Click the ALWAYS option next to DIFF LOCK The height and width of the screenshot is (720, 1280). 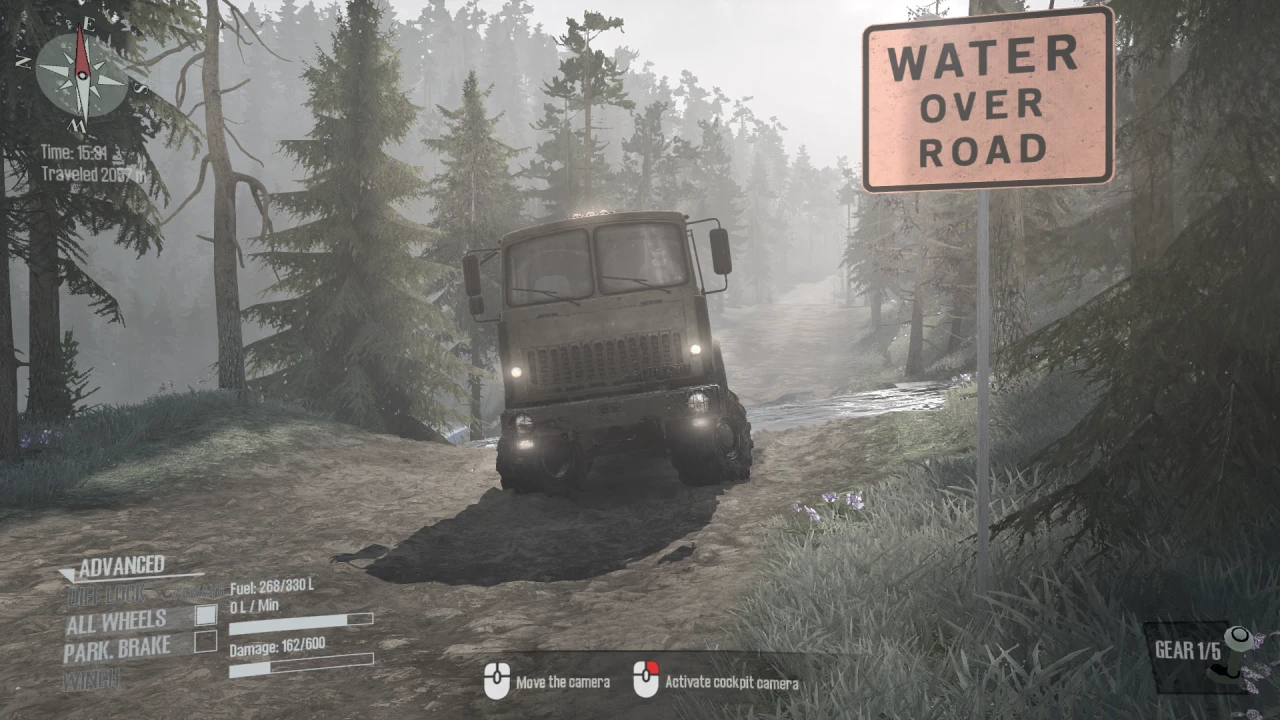(x=200, y=591)
